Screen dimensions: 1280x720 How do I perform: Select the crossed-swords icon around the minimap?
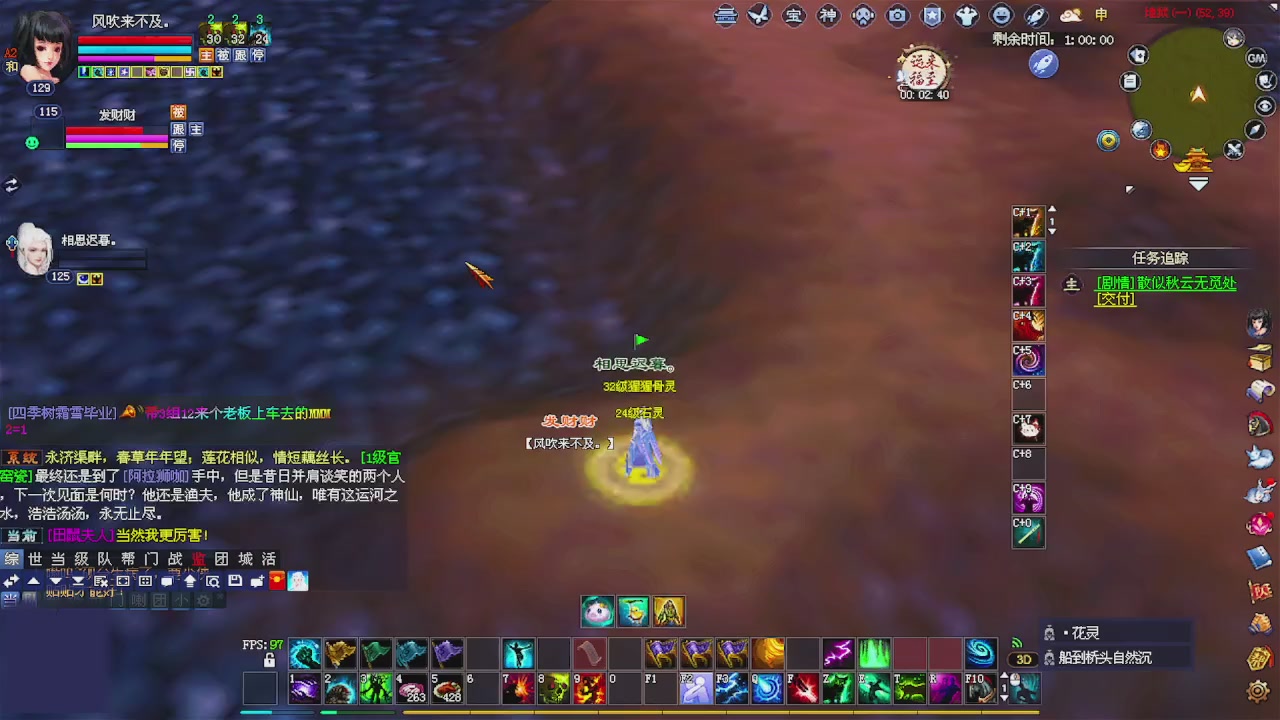(1233, 149)
